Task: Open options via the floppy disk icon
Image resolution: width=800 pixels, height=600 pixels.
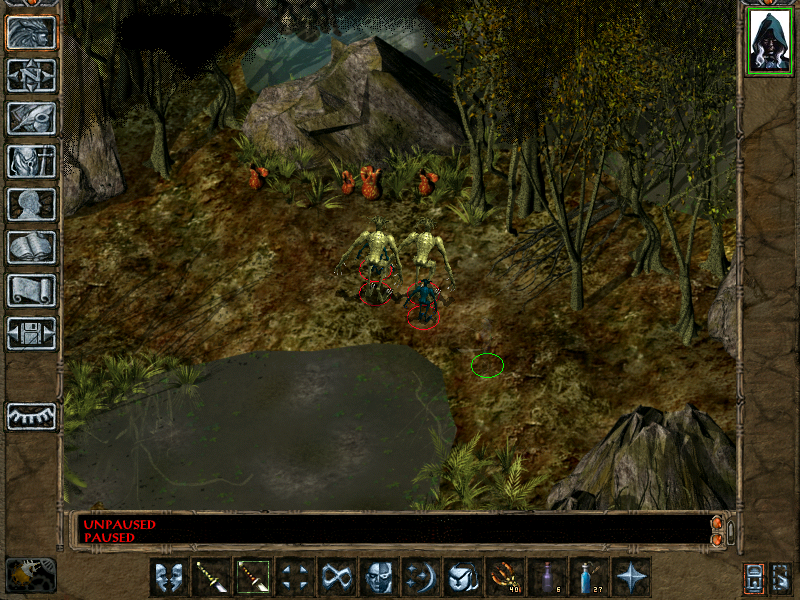Action: coord(31,333)
